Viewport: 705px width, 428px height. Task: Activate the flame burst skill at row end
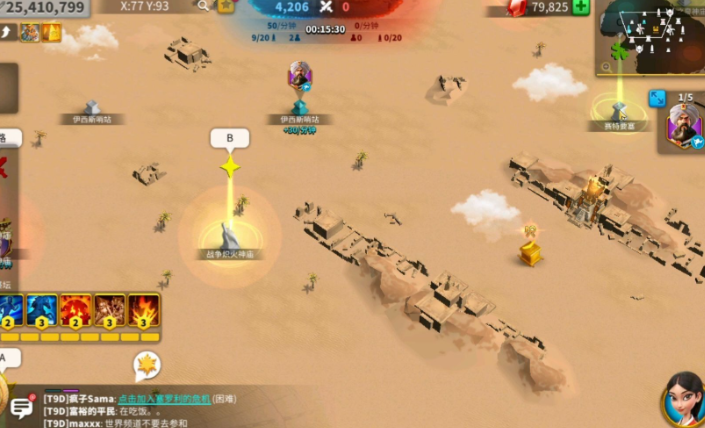tap(143, 311)
